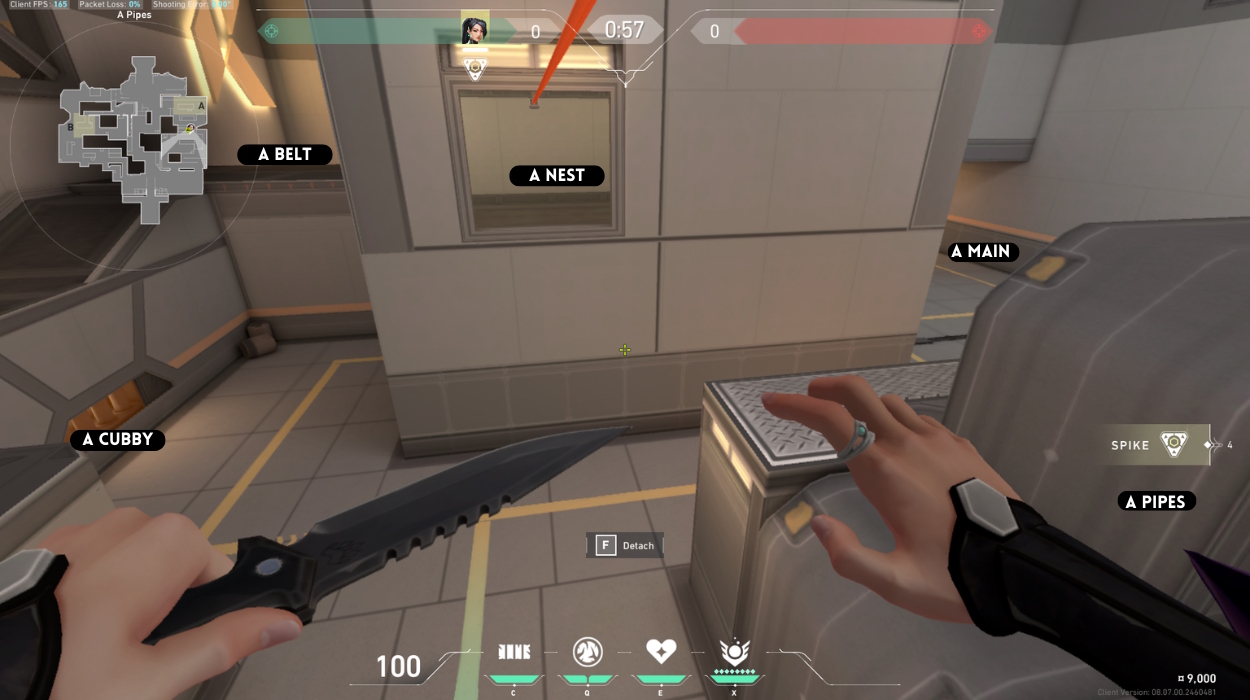Viewport: 1250px width, 700px height.
Task: Select the Sage agent portrait in top bar
Action: click(475, 30)
